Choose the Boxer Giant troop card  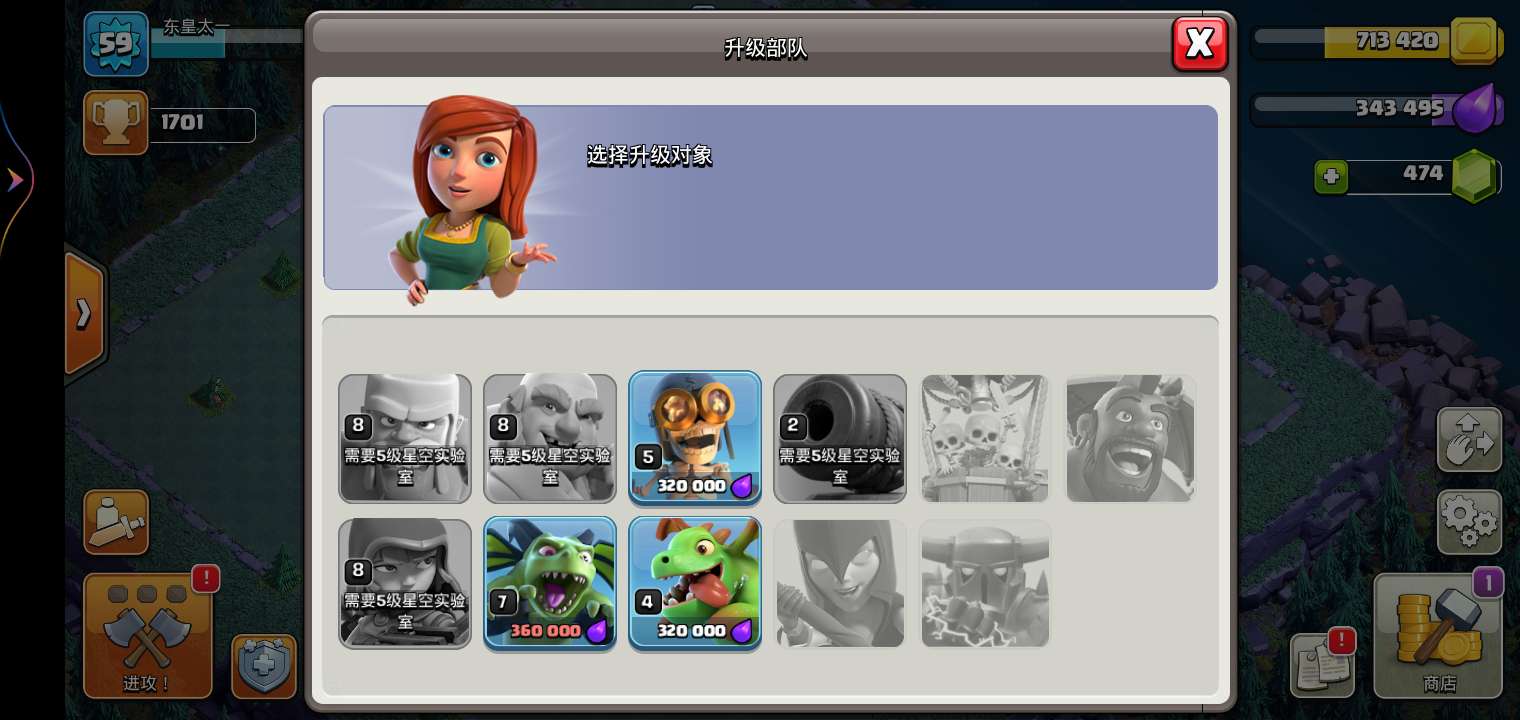pyautogui.click(x=550, y=438)
